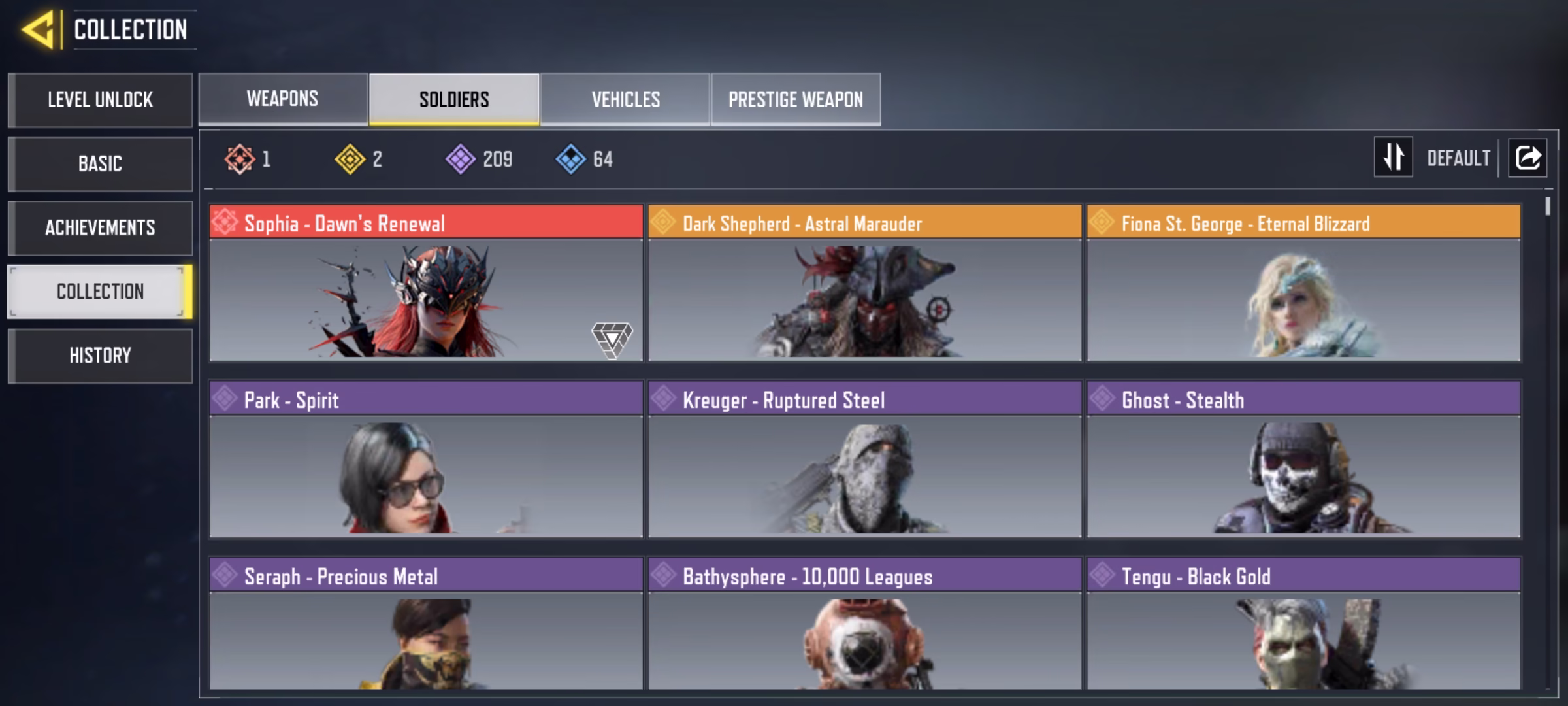Open Bathysphere - 10,000 Leagues card
1568x706 pixels.
point(864,624)
